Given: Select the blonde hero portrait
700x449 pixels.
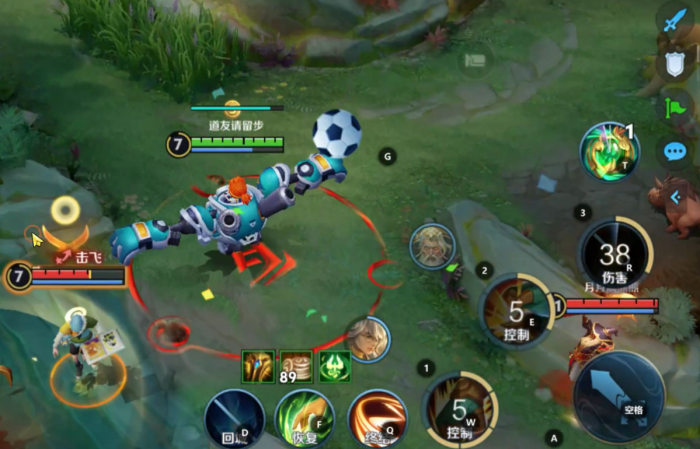Looking at the screenshot, I should (367, 340).
